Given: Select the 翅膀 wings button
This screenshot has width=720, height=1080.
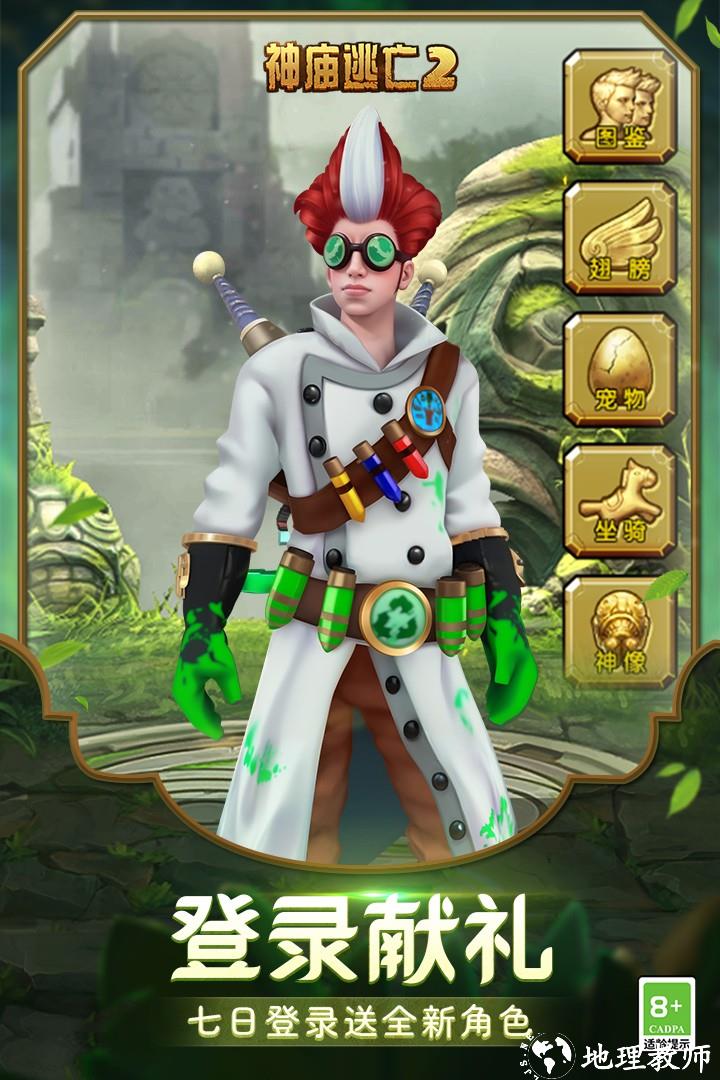Looking at the screenshot, I should coord(619,238).
